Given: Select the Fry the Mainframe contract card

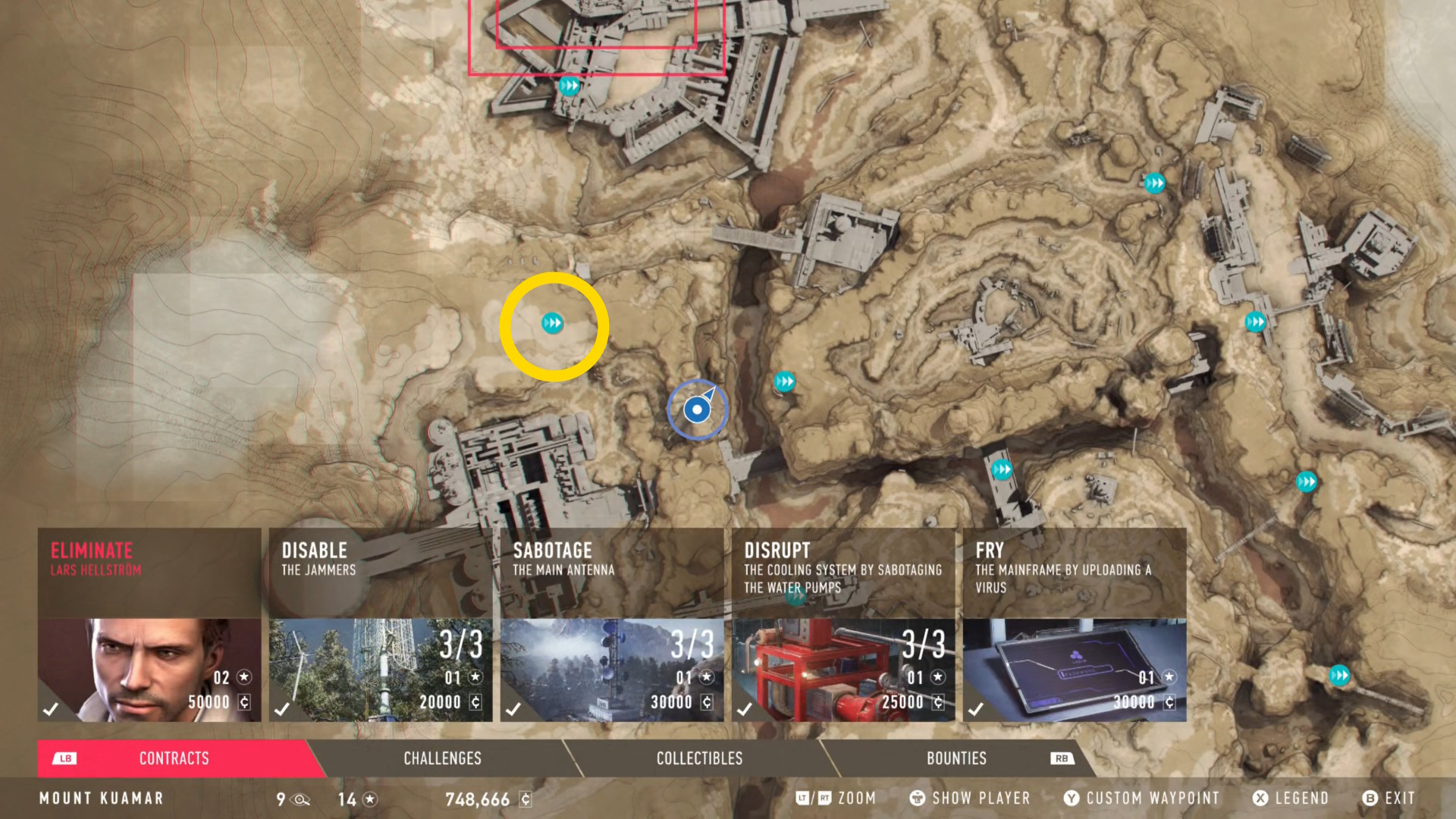Looking at the screenshot, I should coord(1075,625).
